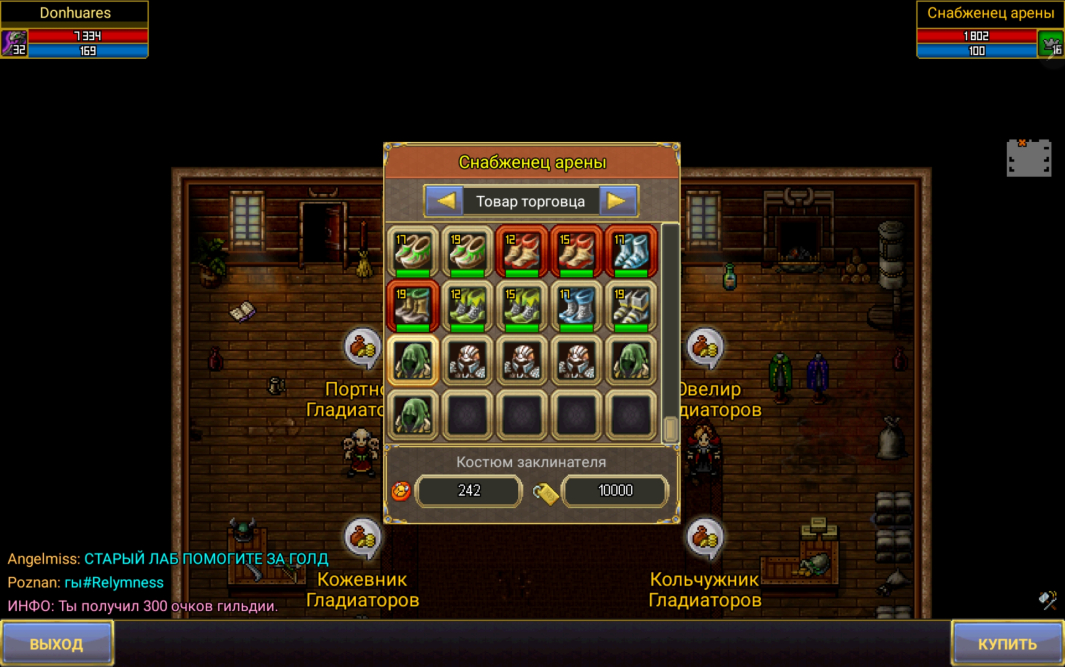Pick the level 17 silver boots in red slot
The height and width of the screenshot is (667, 1065).
click(630, 252)
